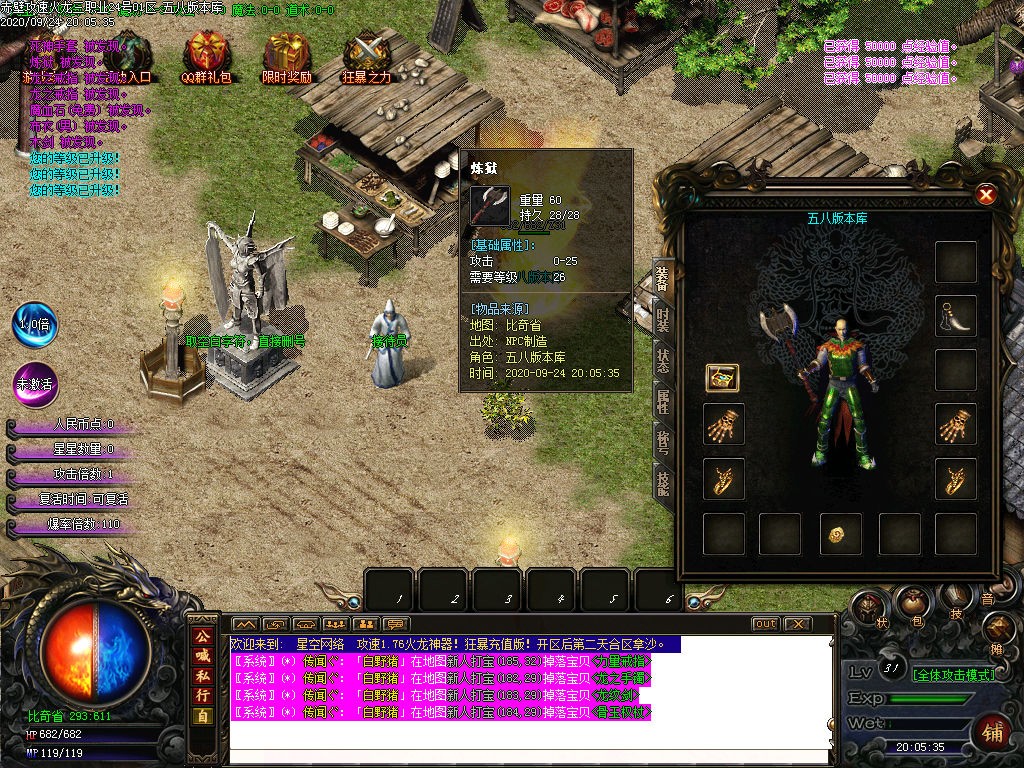This screenshot has height=768, width=1024.
Task: Toggle the 全体攻击模式 attack mode
Action: [953, 675]
